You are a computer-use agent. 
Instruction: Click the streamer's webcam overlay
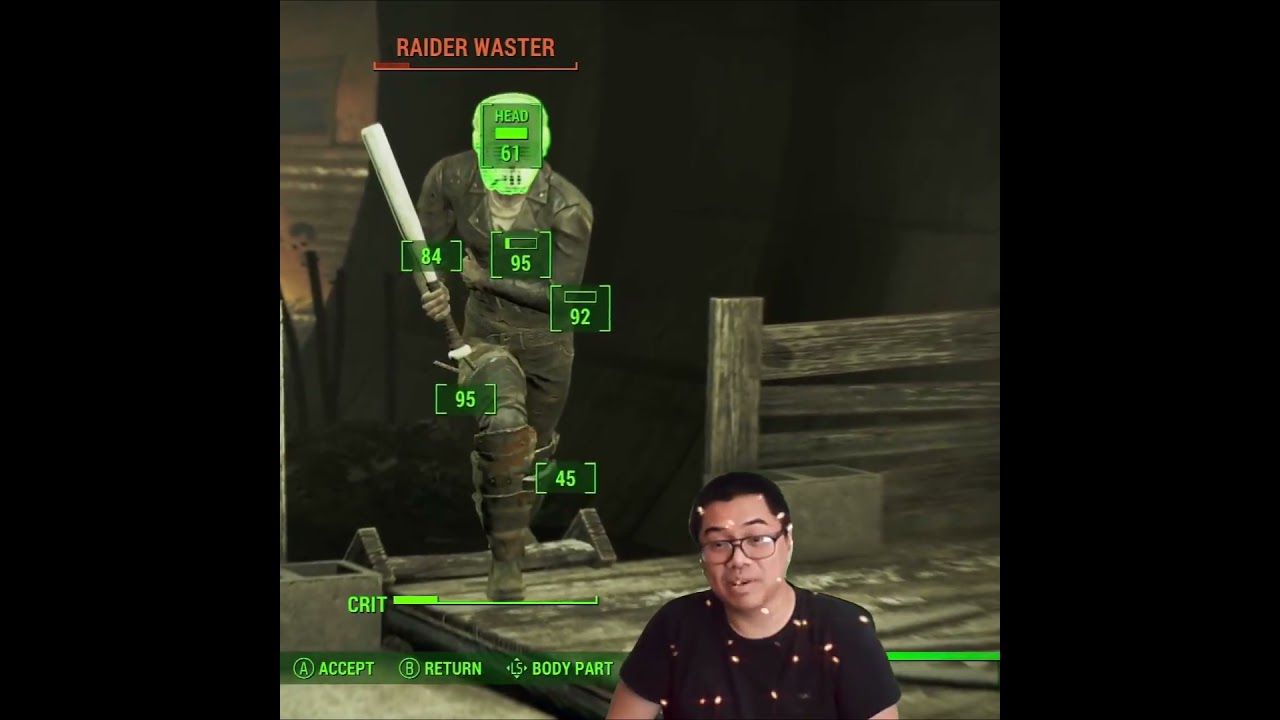pyautogui.click(x=745, y=560)
